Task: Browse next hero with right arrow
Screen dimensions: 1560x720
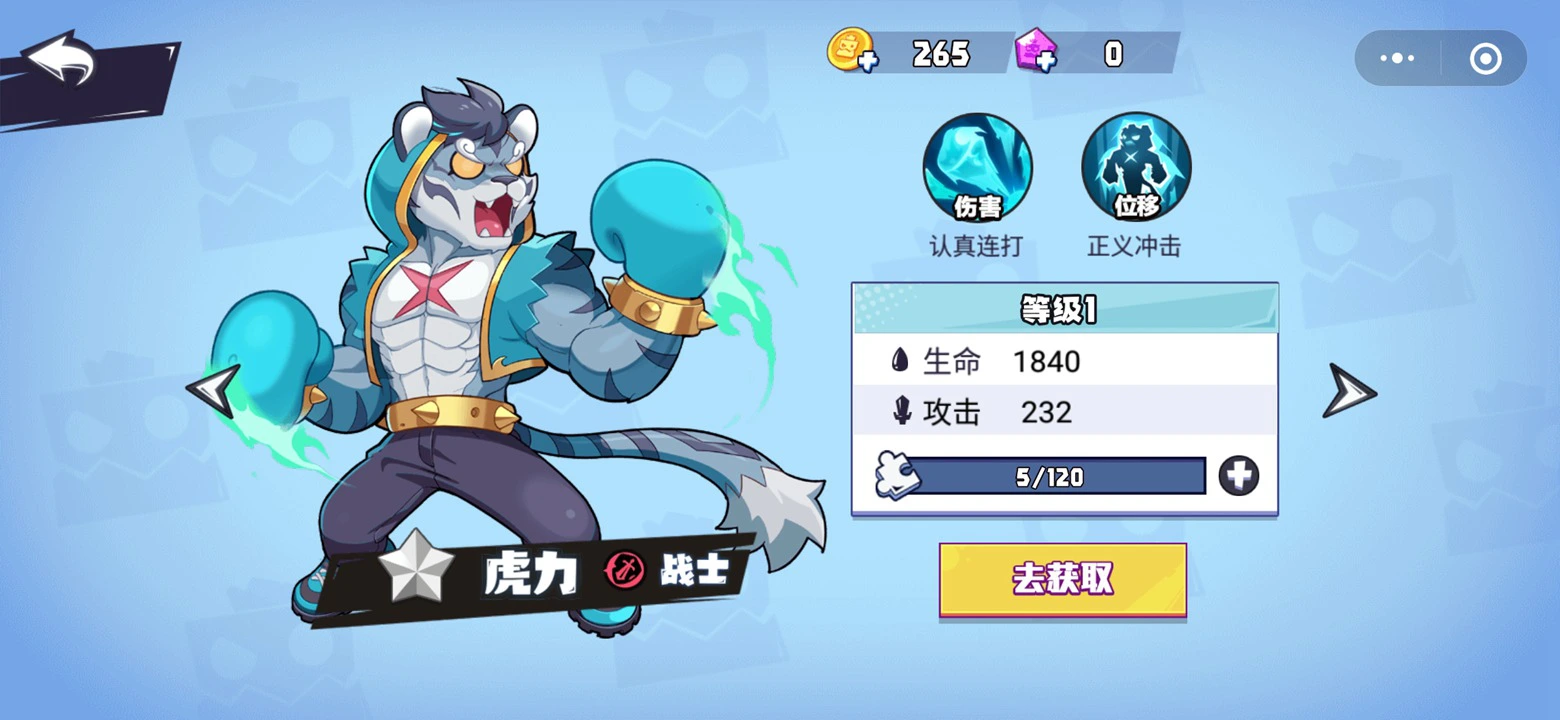Action: pyautogui.click(x=1350, y=392)
